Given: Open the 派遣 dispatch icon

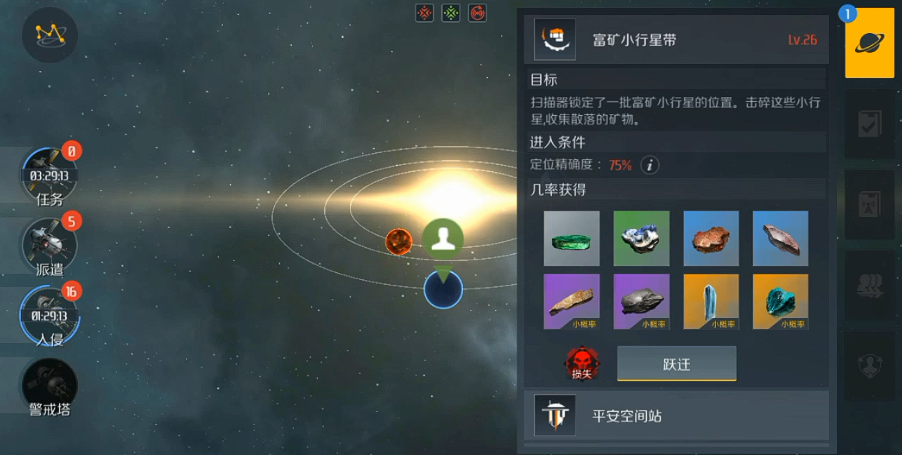Looking at the screenshot, I should coord(49,243).
